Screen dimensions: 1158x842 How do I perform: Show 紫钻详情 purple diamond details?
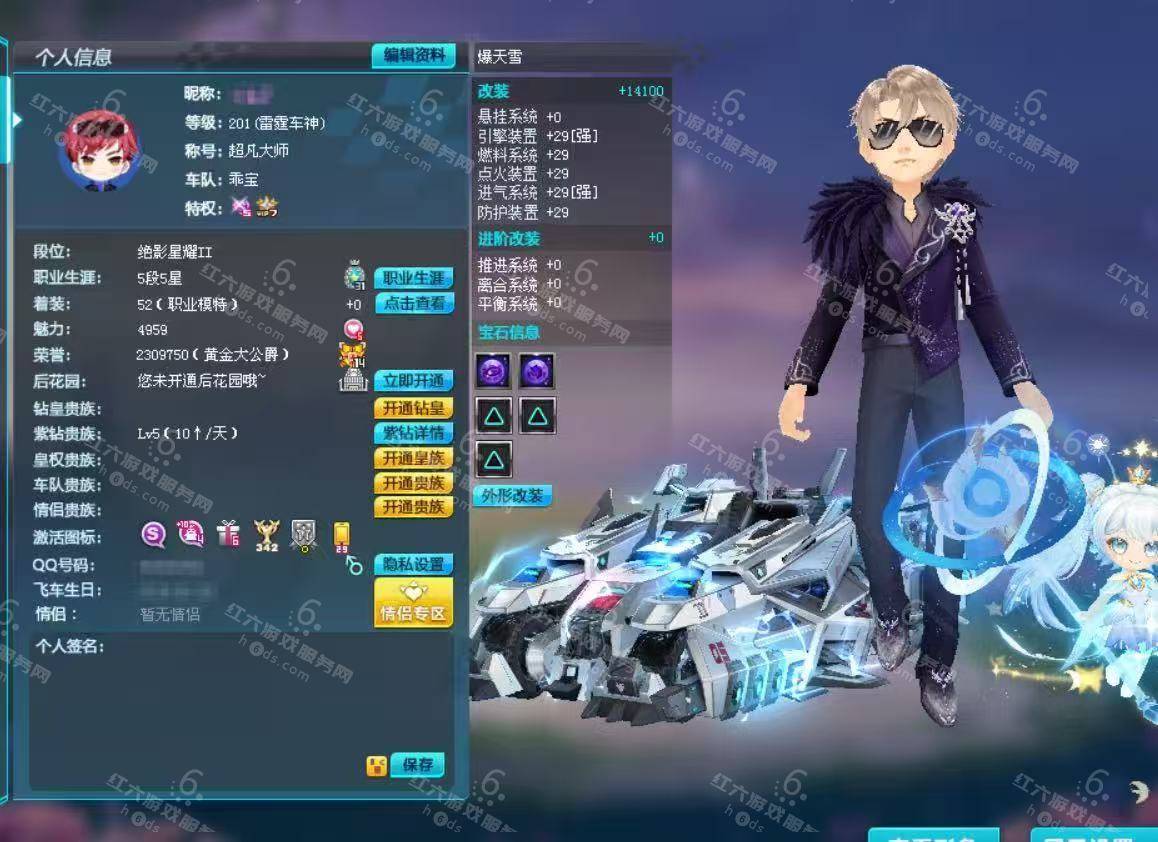413,433
